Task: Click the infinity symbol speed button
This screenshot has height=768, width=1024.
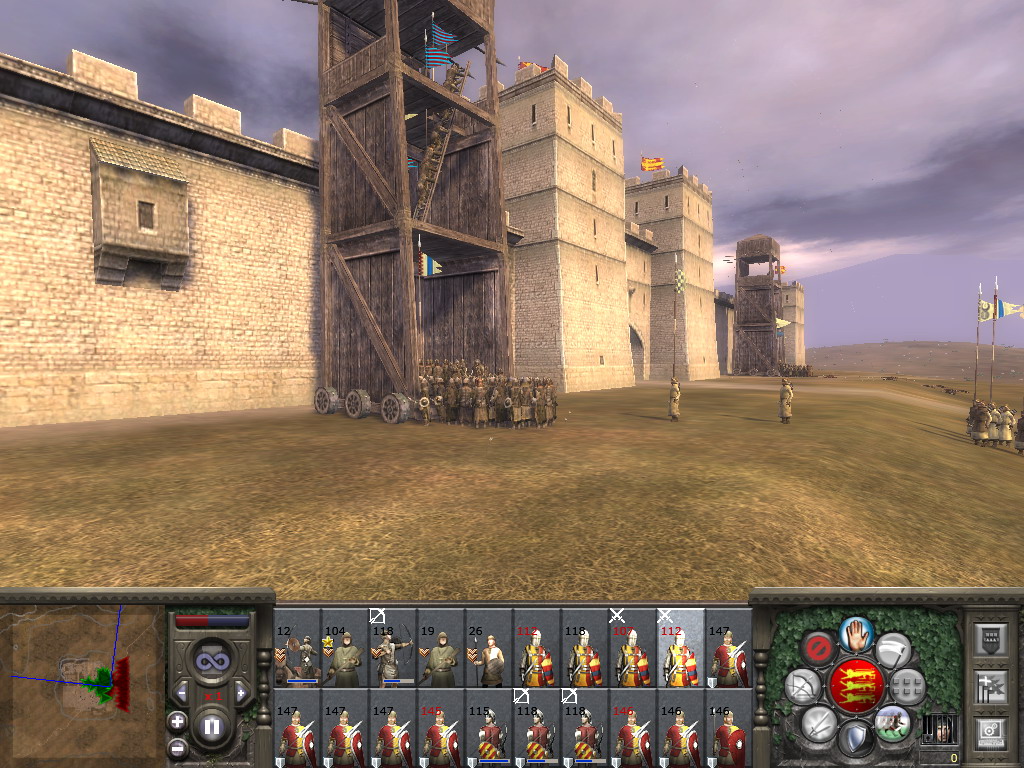Action: coord(211,661)
